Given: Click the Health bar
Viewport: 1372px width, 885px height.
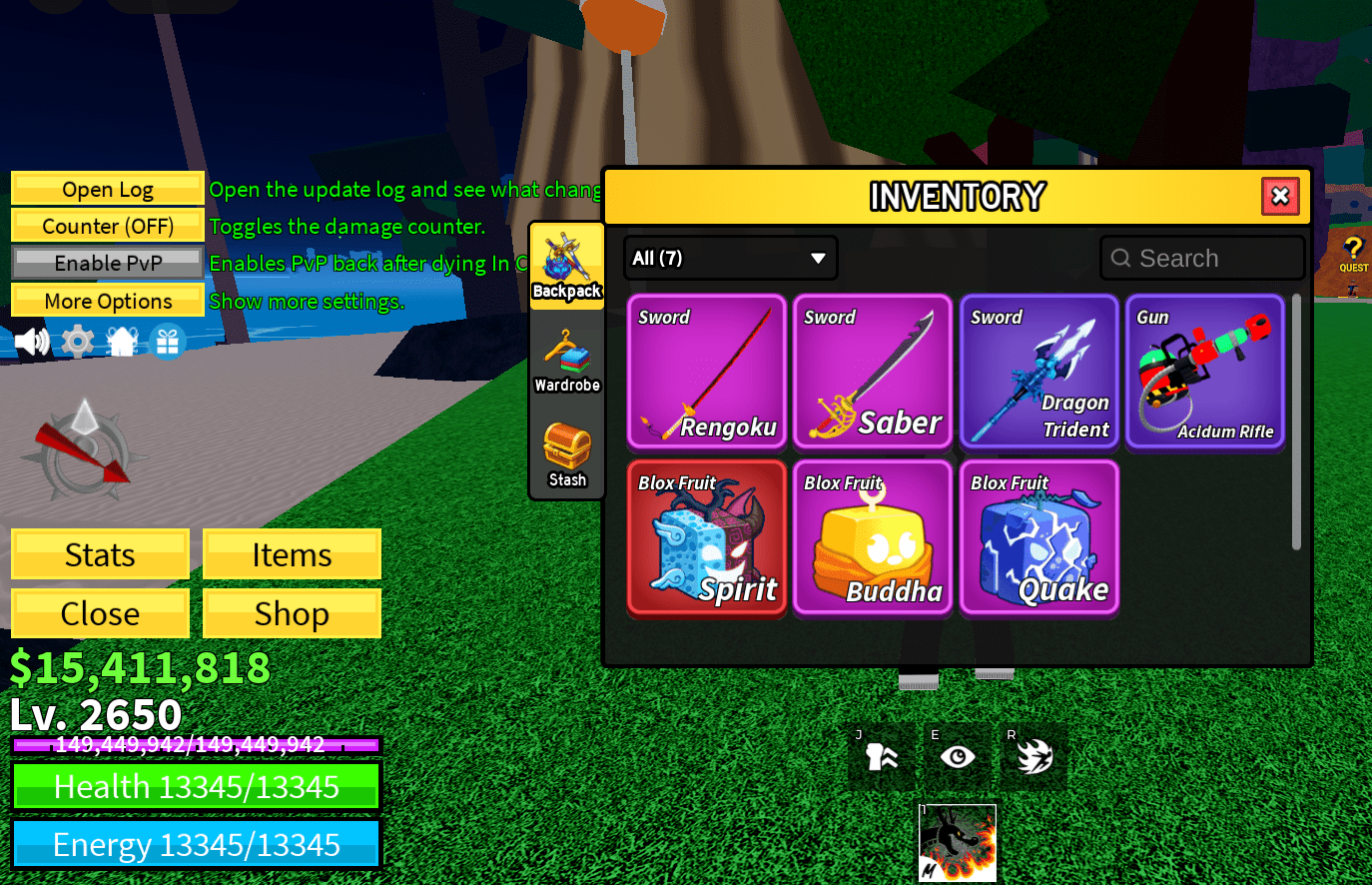Looking at the screenshot, I should tap(196, 786).
